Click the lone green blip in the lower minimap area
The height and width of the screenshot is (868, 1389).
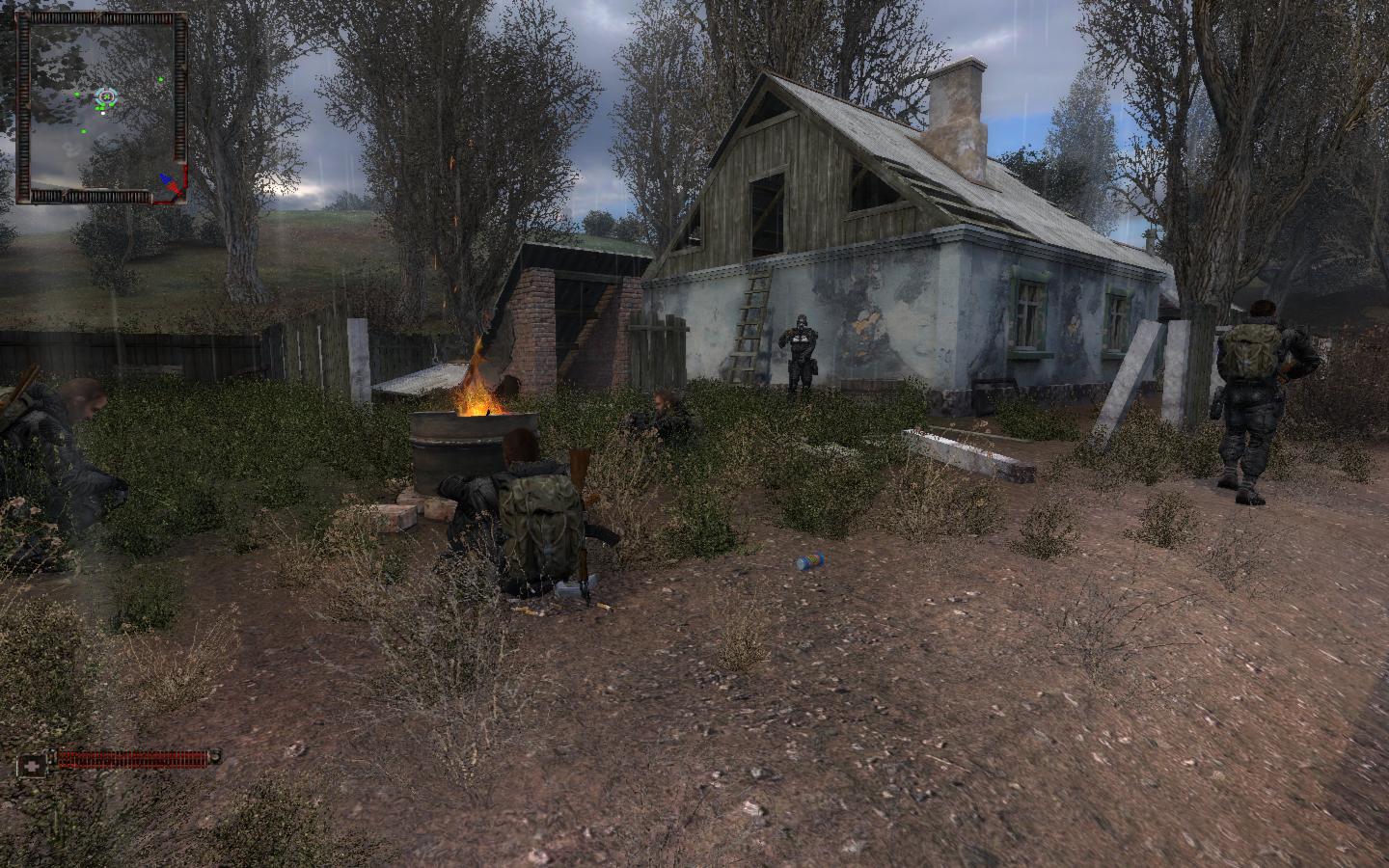point(84,131)
